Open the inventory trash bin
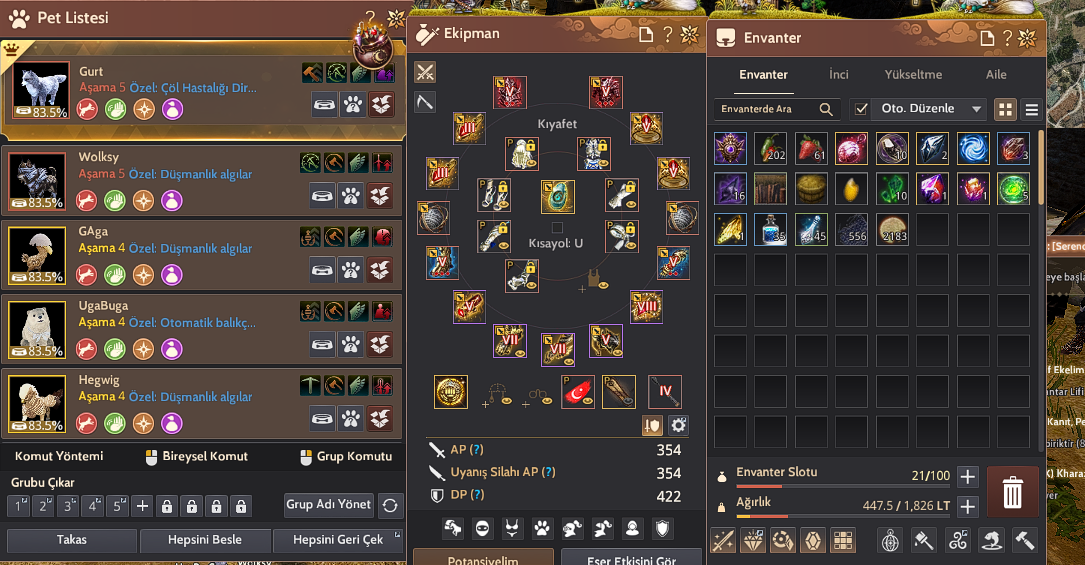 tap(1012, 491)
